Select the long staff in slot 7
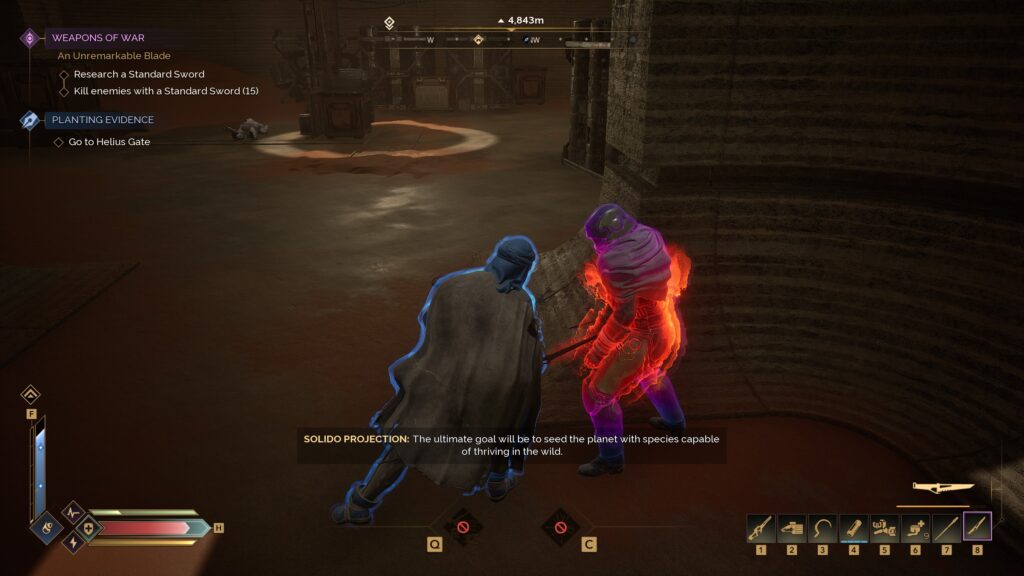This screenshot has width=1024, height=576. [946, 528]
